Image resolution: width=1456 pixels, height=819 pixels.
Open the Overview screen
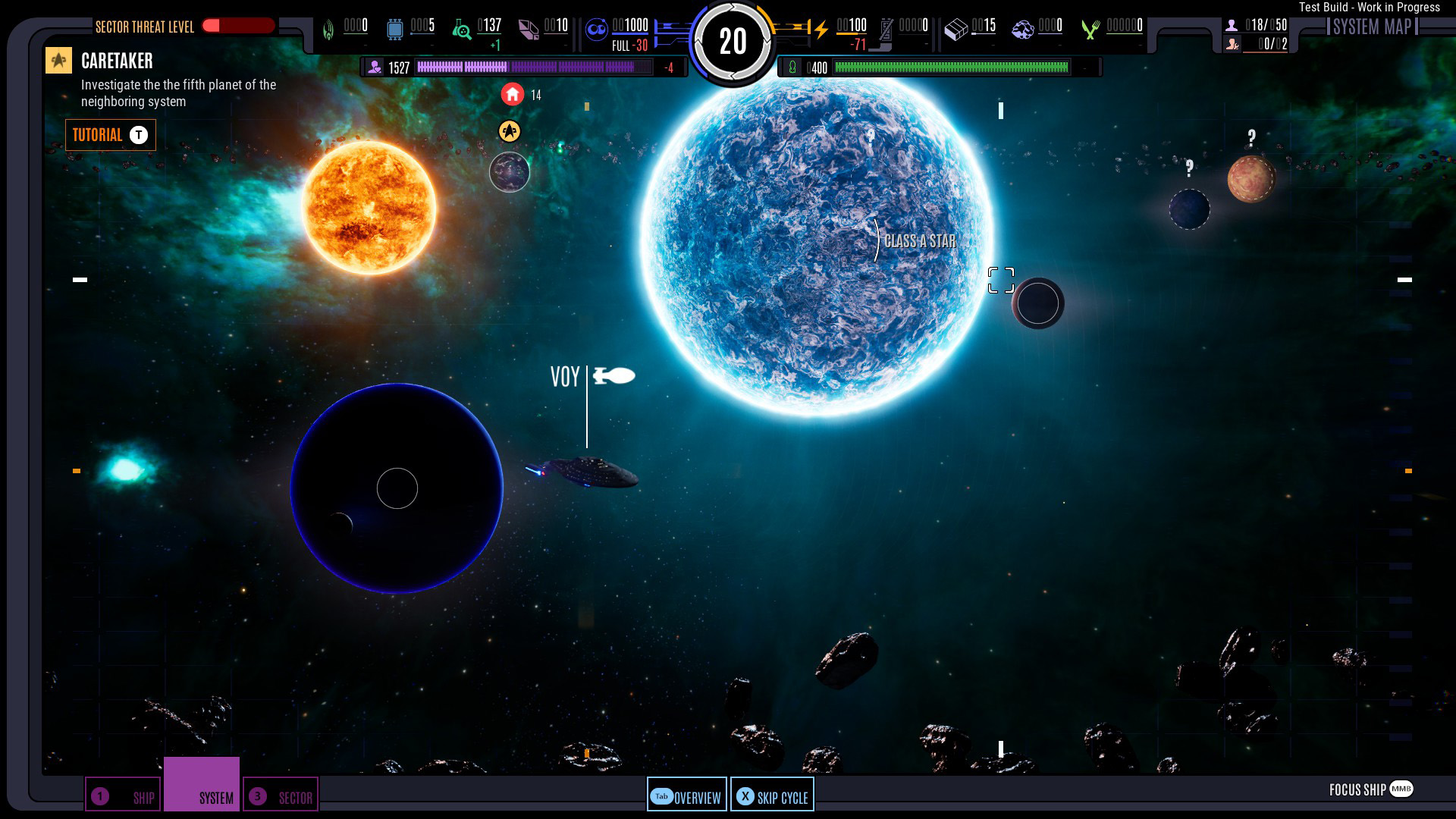[x=686, y=796]
